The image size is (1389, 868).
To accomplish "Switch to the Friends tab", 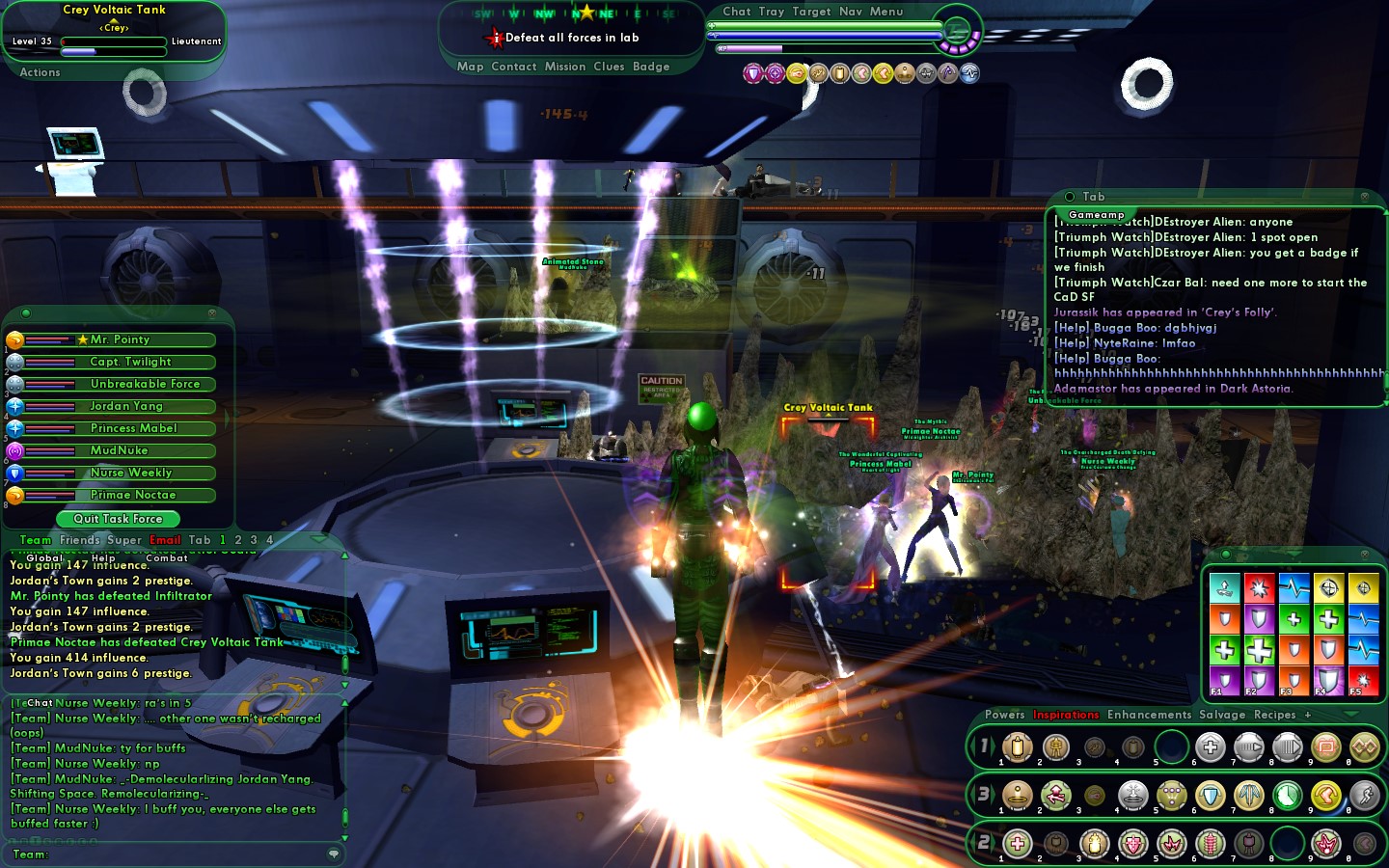I will [80, 540].
